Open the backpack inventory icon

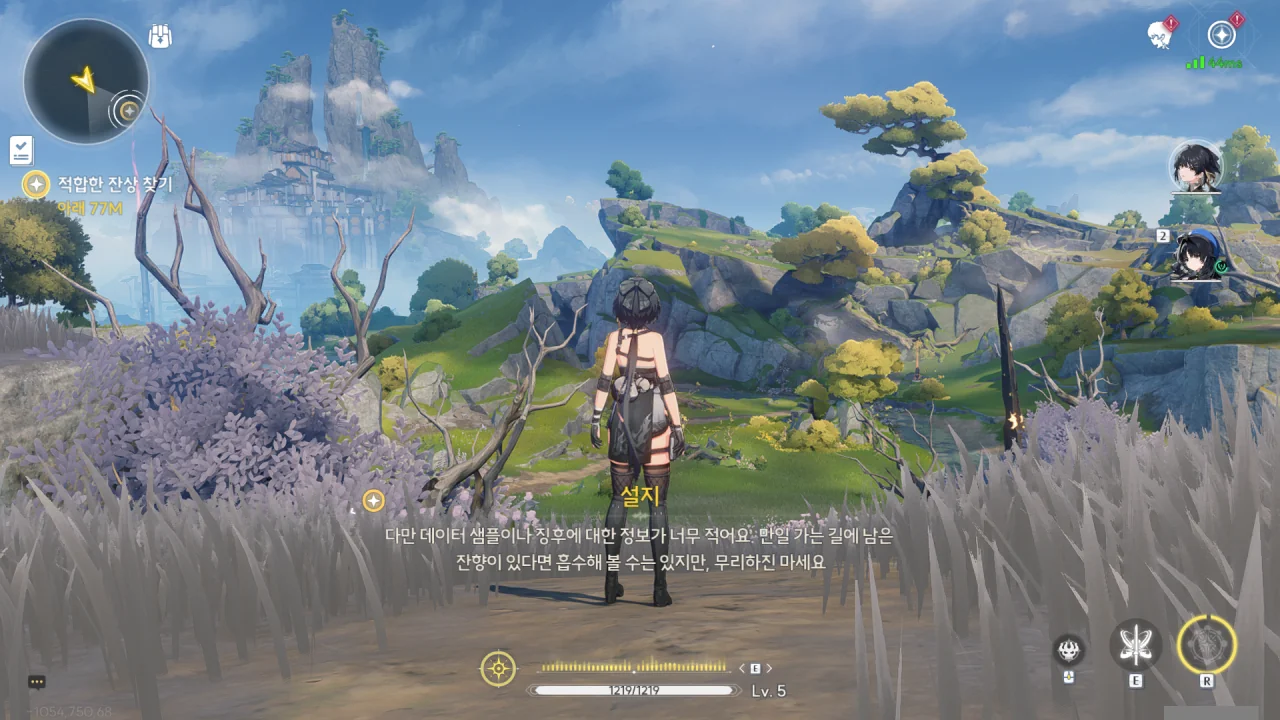pos(160,37)
